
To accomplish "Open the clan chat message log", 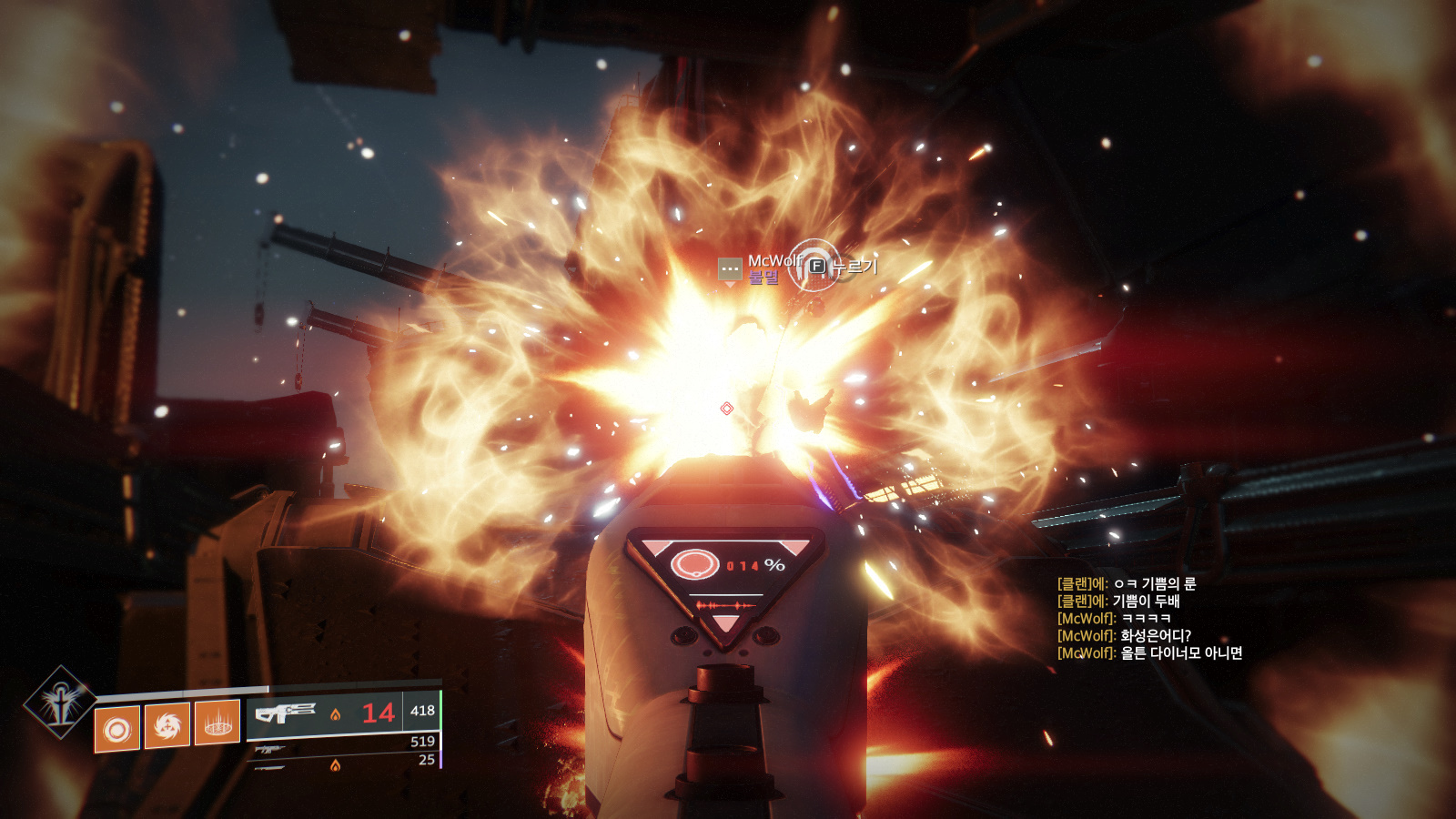I will (x=1149, y=618).
